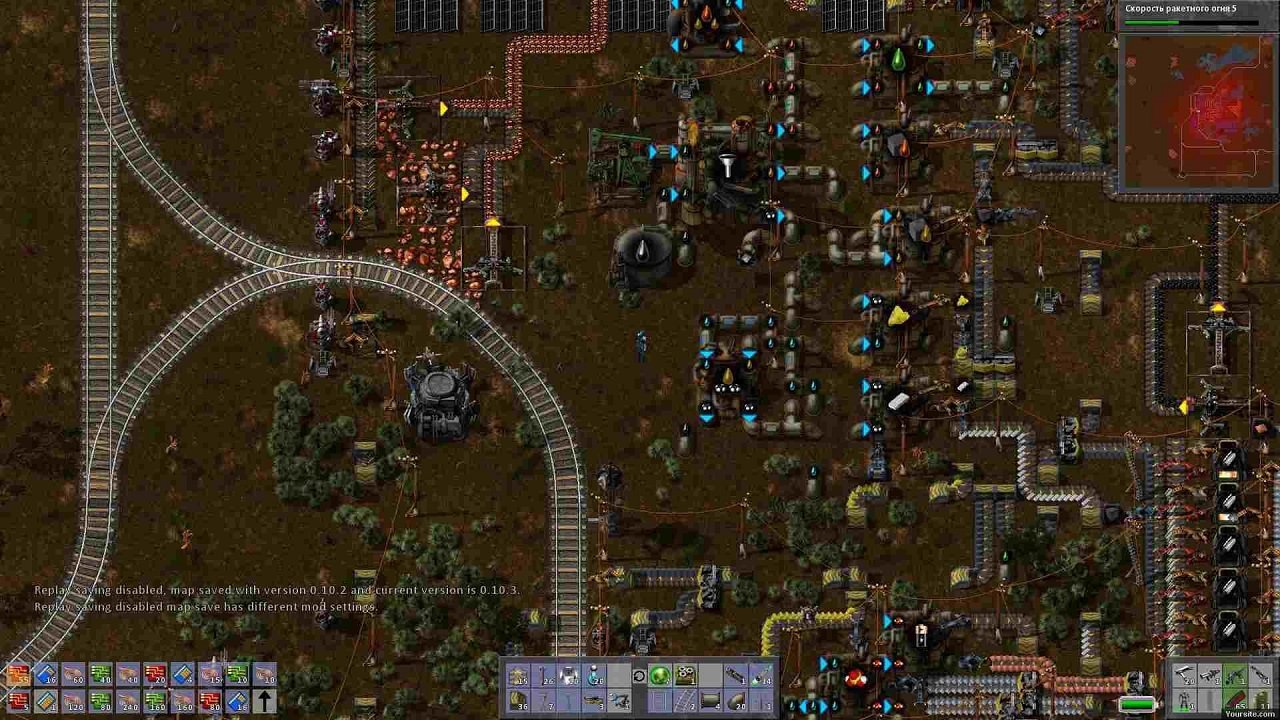
Task: Select the straight rail stack in the quickbar
Action: [686, 702]
